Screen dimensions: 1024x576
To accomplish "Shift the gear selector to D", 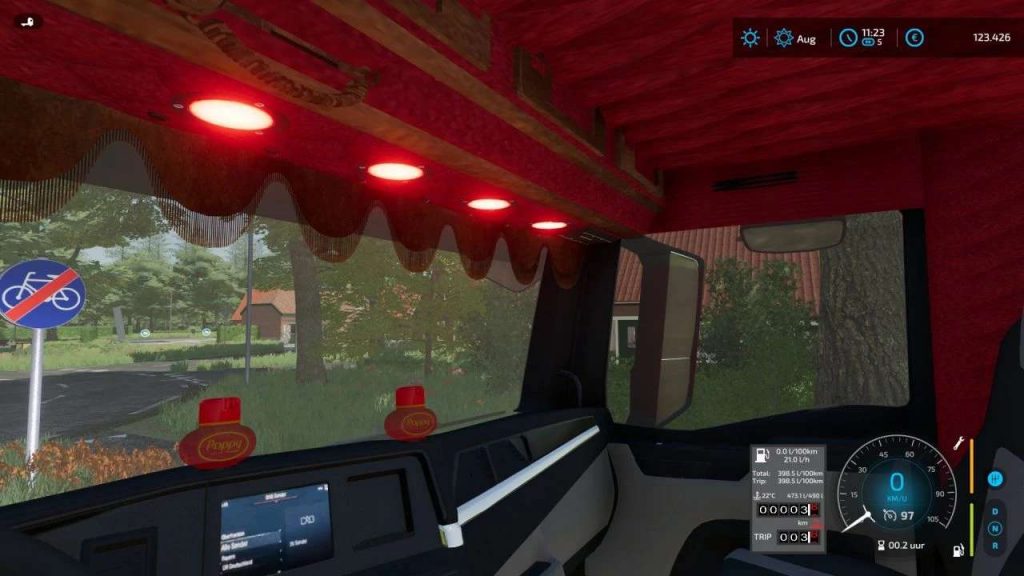I will [x=995, y=511].
